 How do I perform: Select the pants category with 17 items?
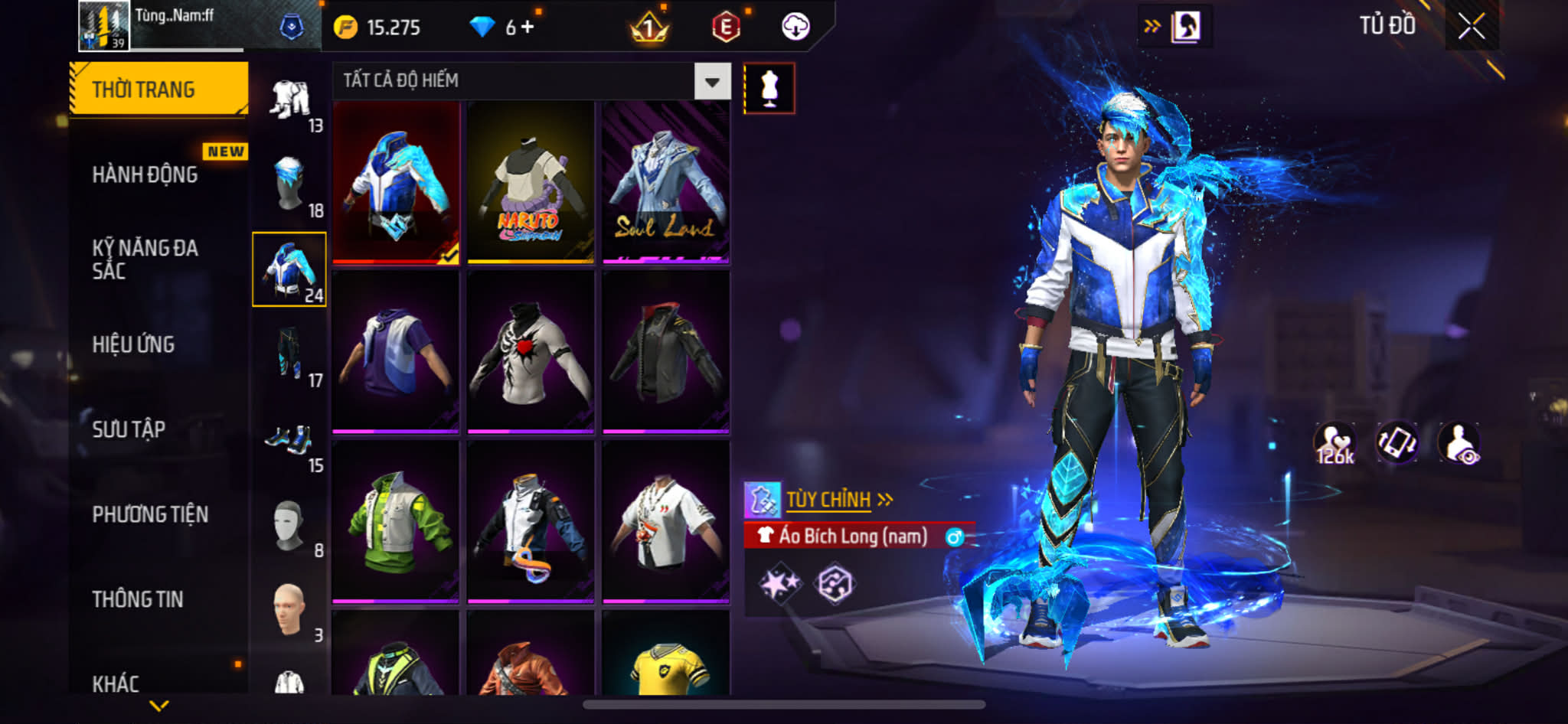(291, 354)
